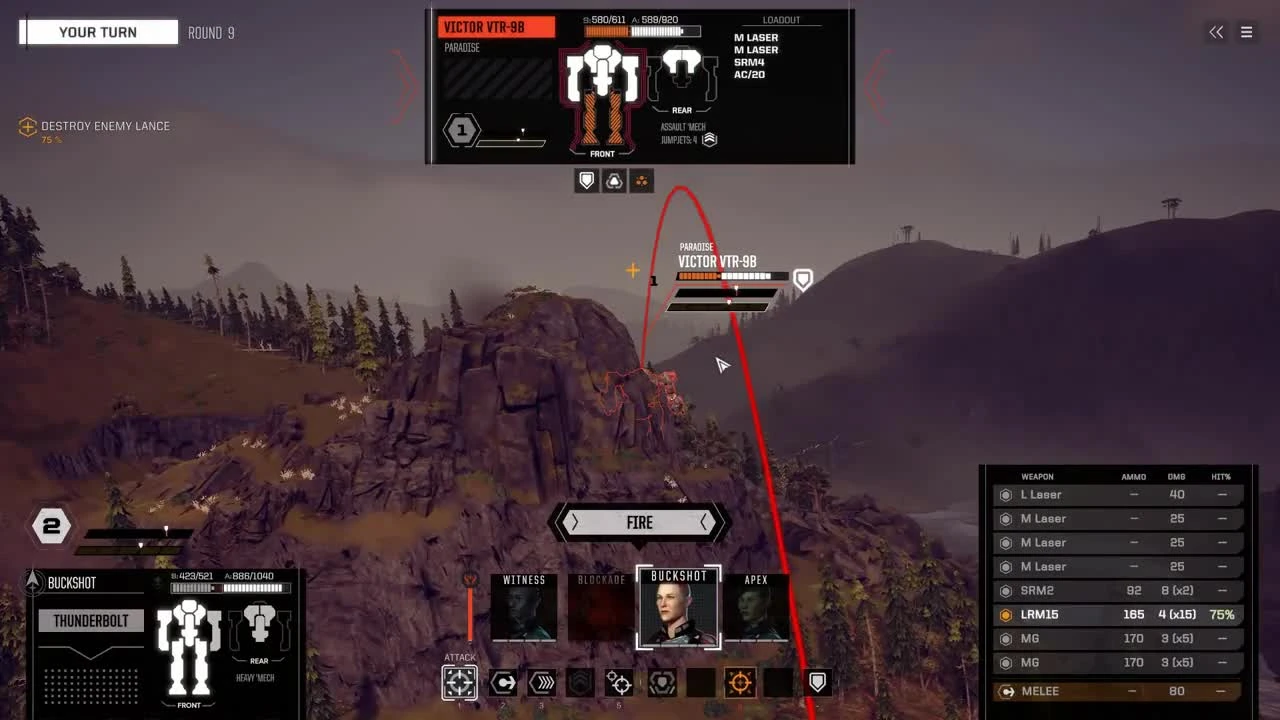Toggle the L Laser weapon for firing
Image resolution: width=1280 pixels, height=720 pixels.
[x=1006, y=494]
